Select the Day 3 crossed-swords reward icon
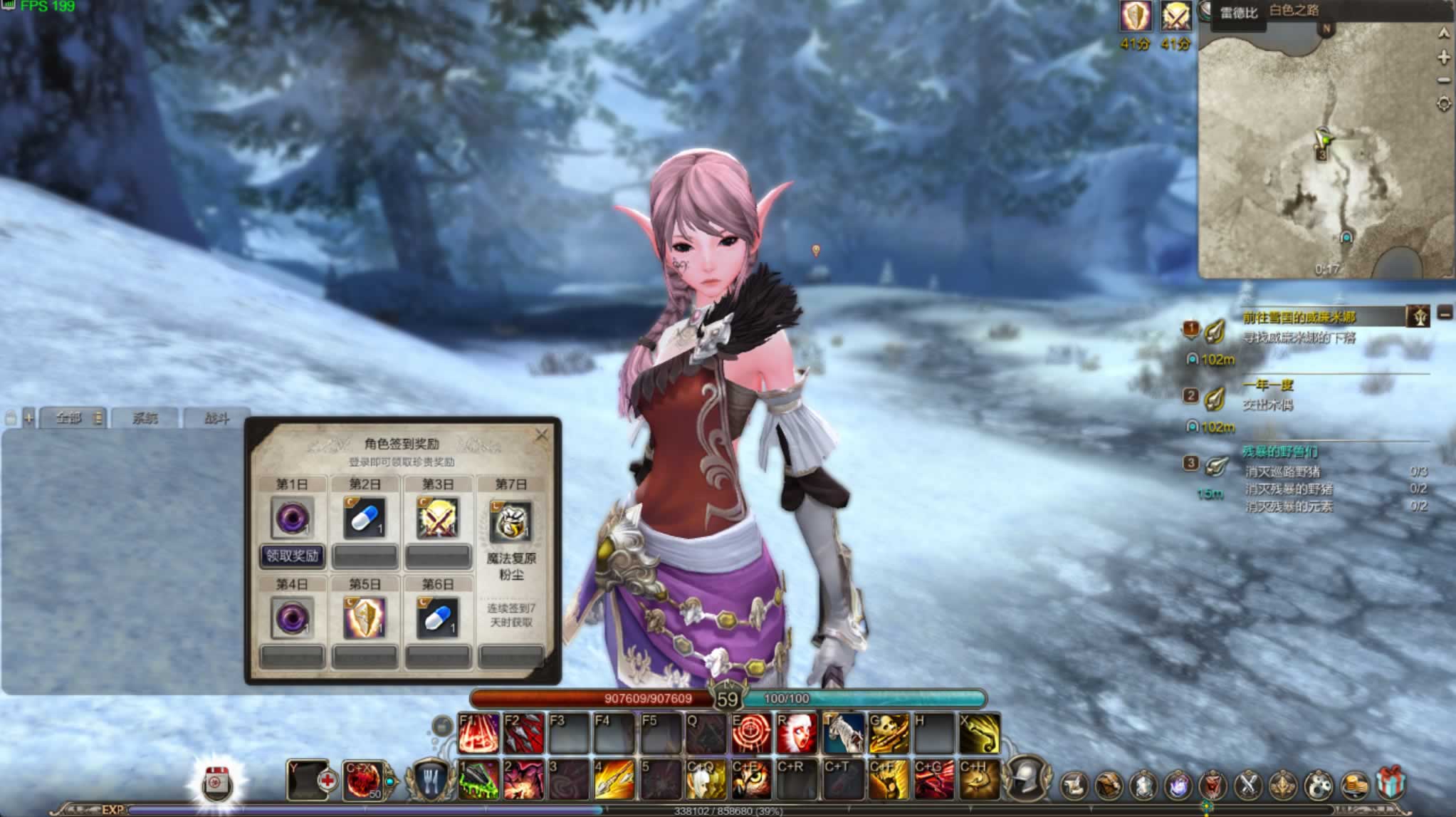 click(438, 519)
